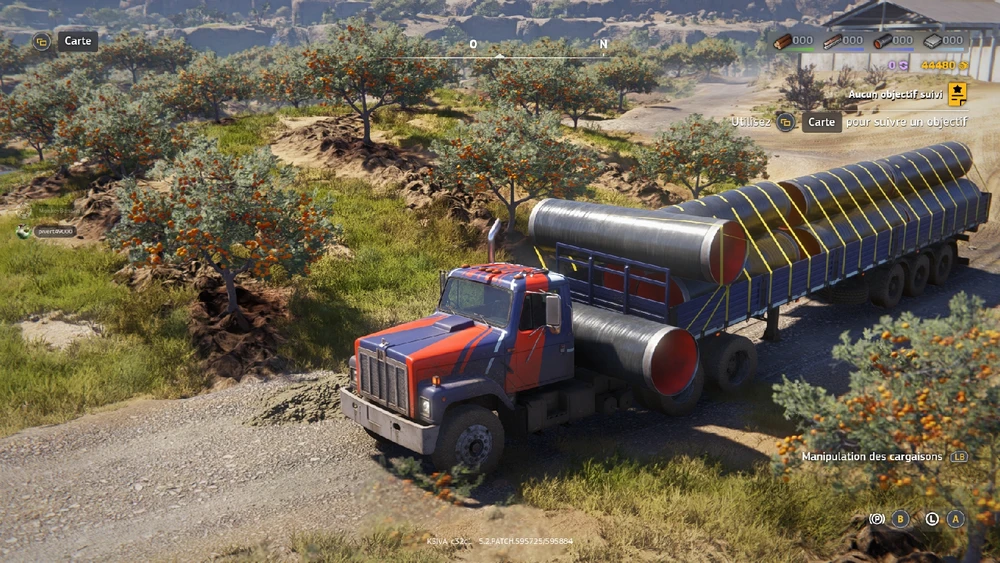Click the player avatar name tag
This screenshot has height=563, width=1000.
tap(55, 231)
